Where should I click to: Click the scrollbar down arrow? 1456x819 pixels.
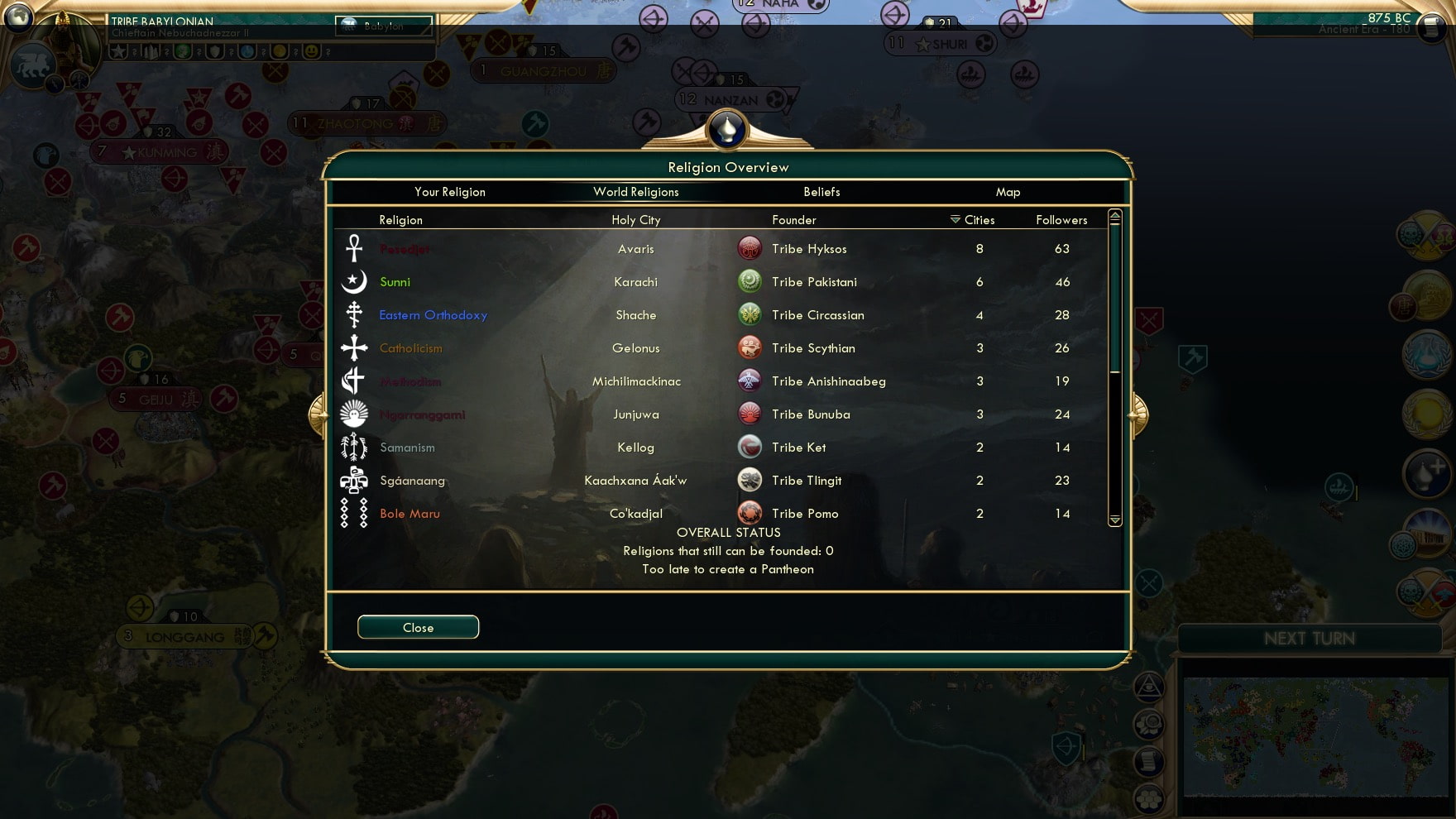[1115, 521]
